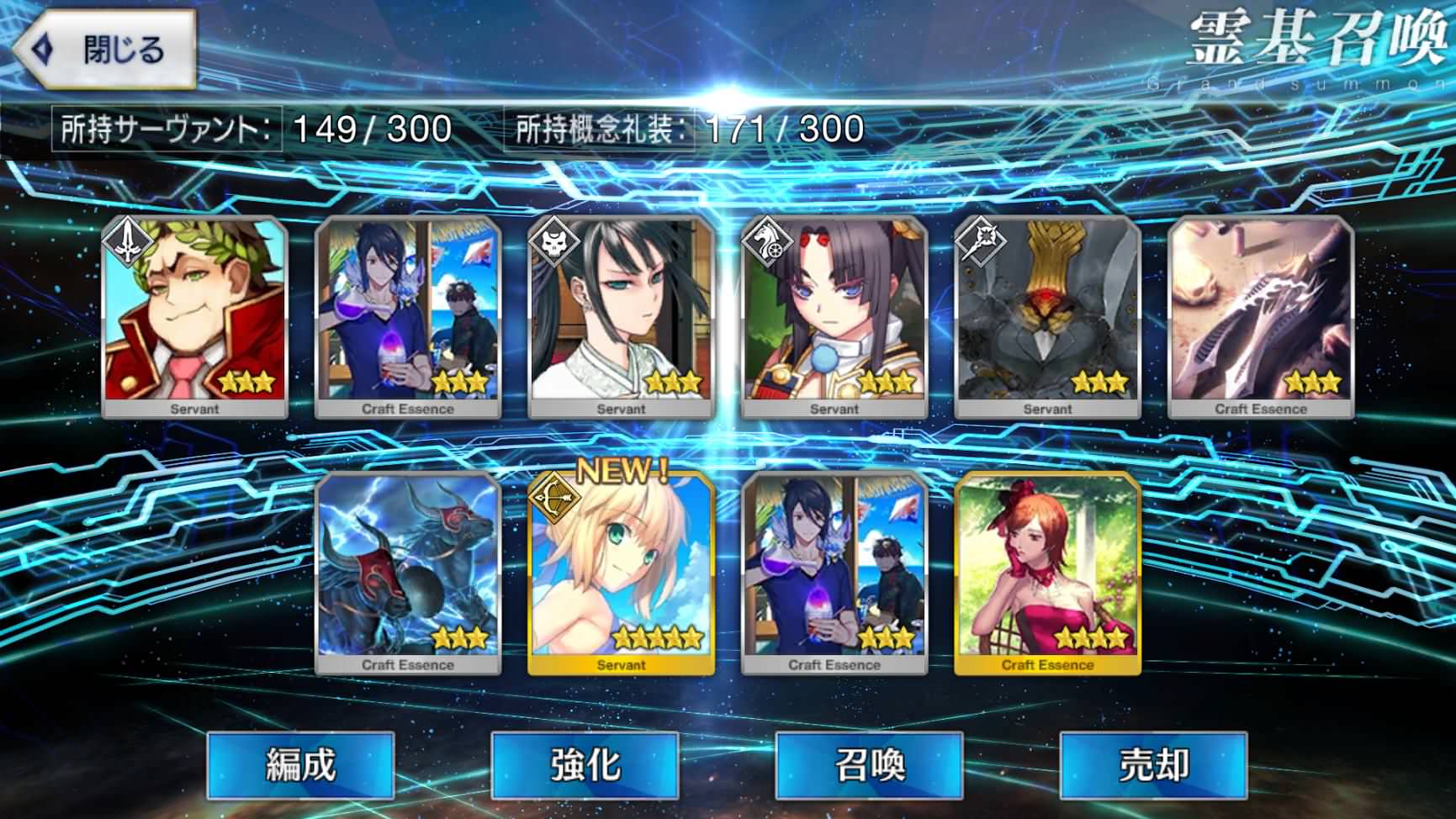Image resolution: width=1456 pixels, height=819 pixels.
Task: View the NEW five-star blonde Archer servant
Action: tap(621, 573)
